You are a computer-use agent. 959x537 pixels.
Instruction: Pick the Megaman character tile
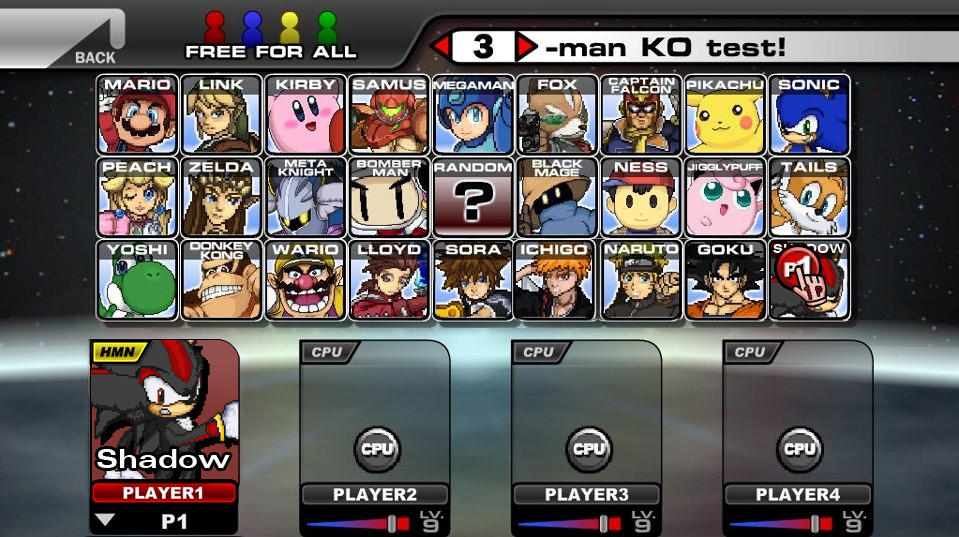click(x=473, y=114)
